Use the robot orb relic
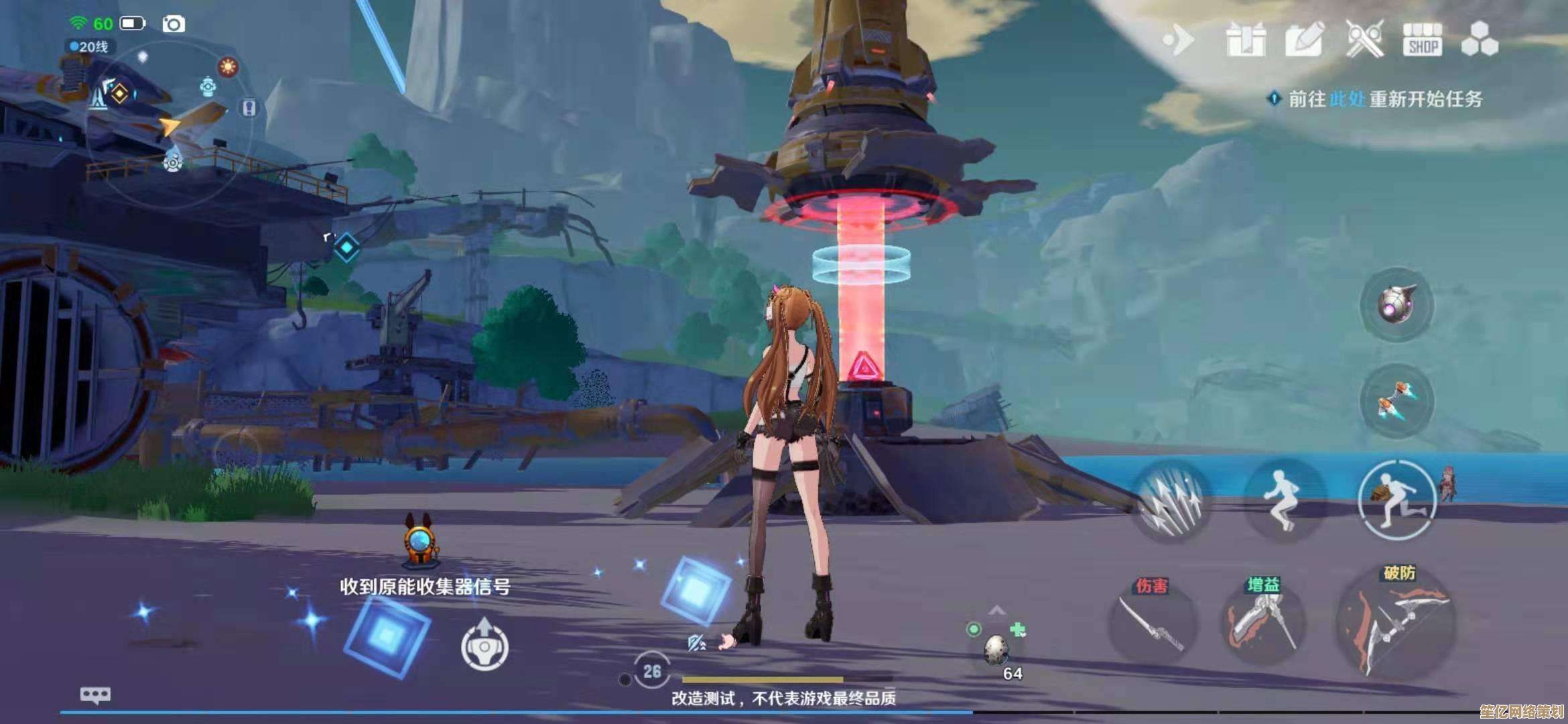The height and width of the screenshot is (724, 1568). click(1396, 305)
